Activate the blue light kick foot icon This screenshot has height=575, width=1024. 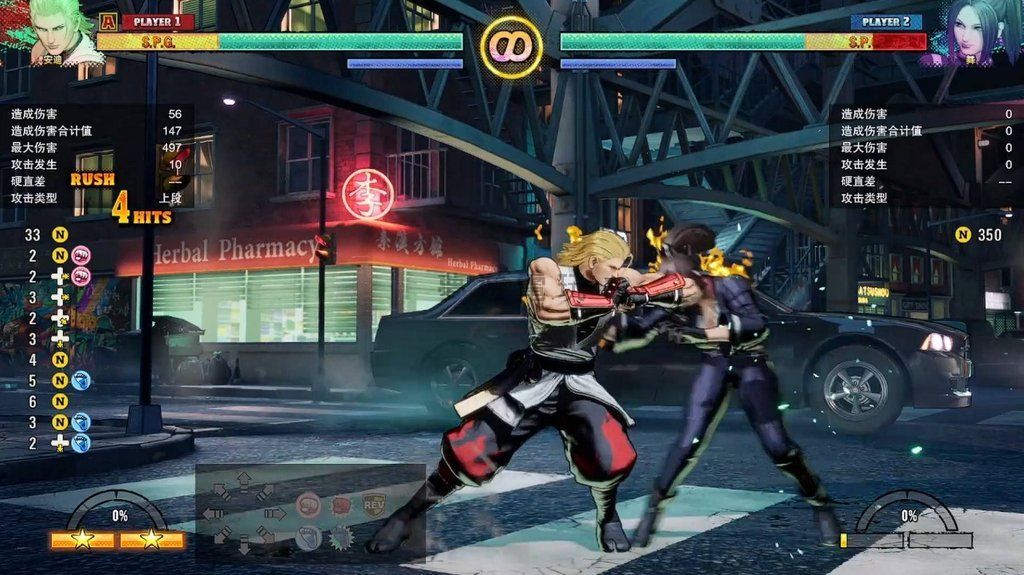(x=309, y=538)
